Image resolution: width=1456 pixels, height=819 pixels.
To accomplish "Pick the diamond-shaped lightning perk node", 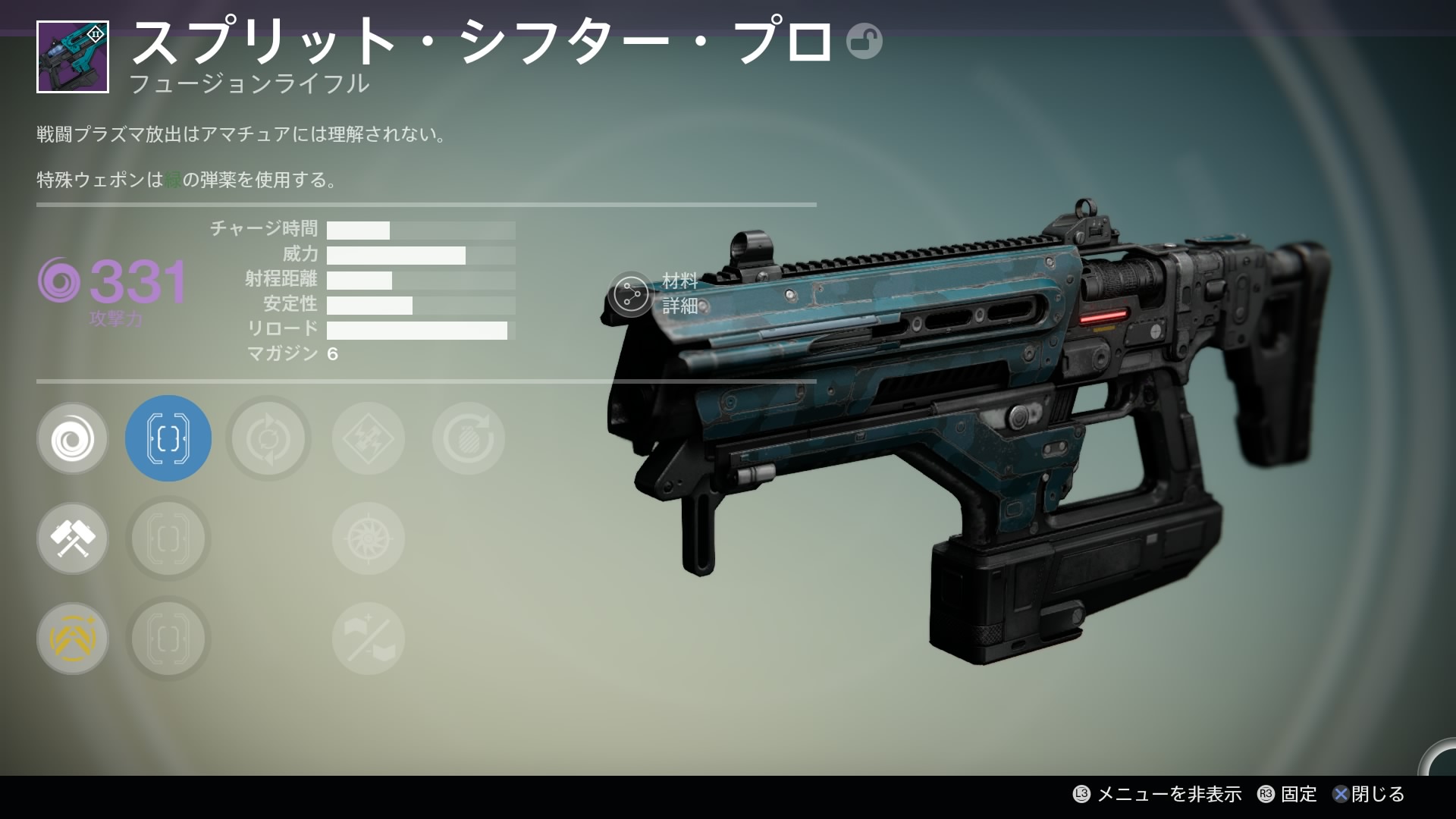I will click(369, 438).
